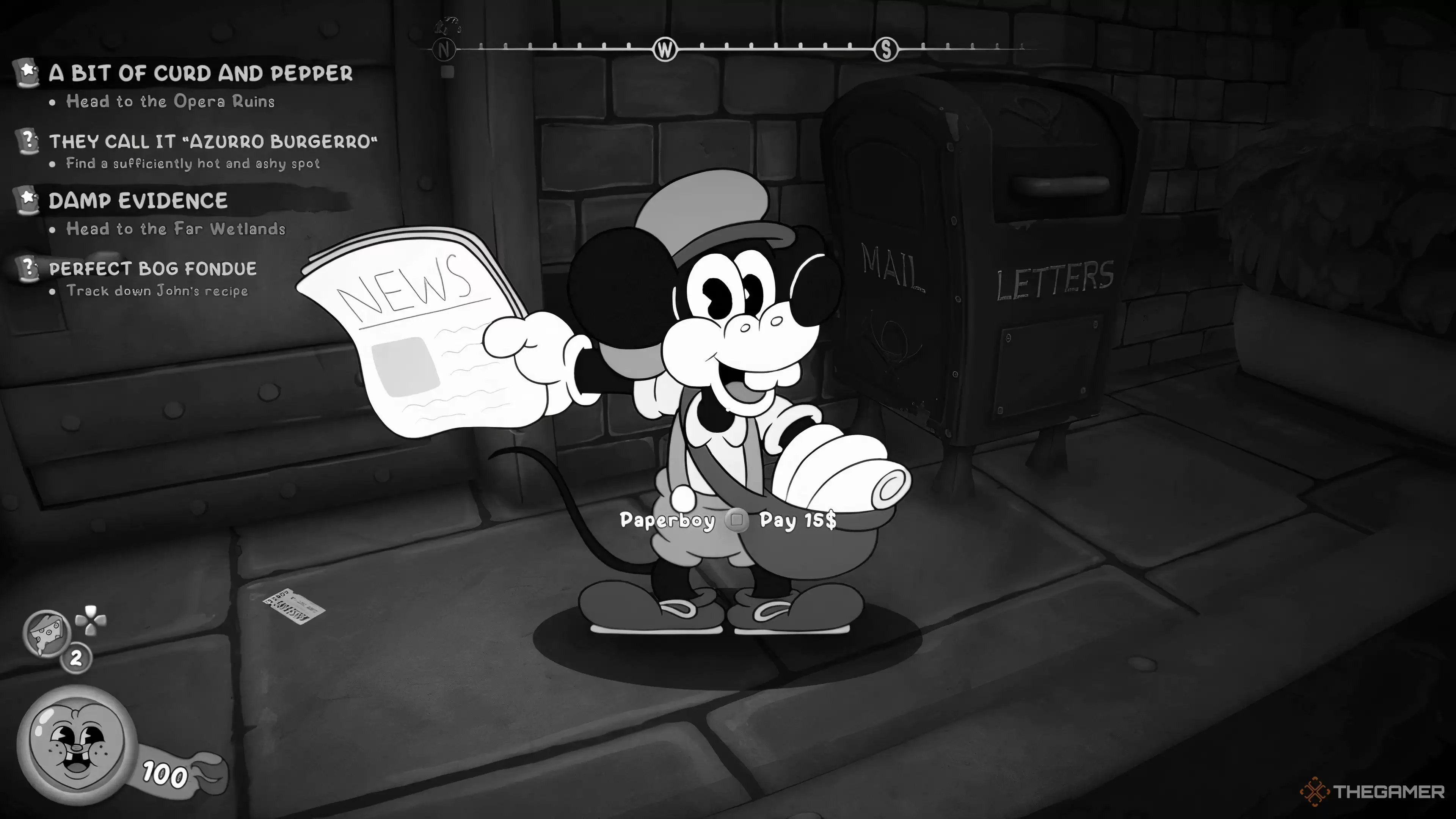Expand the Head to the Far Wetlands objective

pyautogui.click(x=175, y=229)
